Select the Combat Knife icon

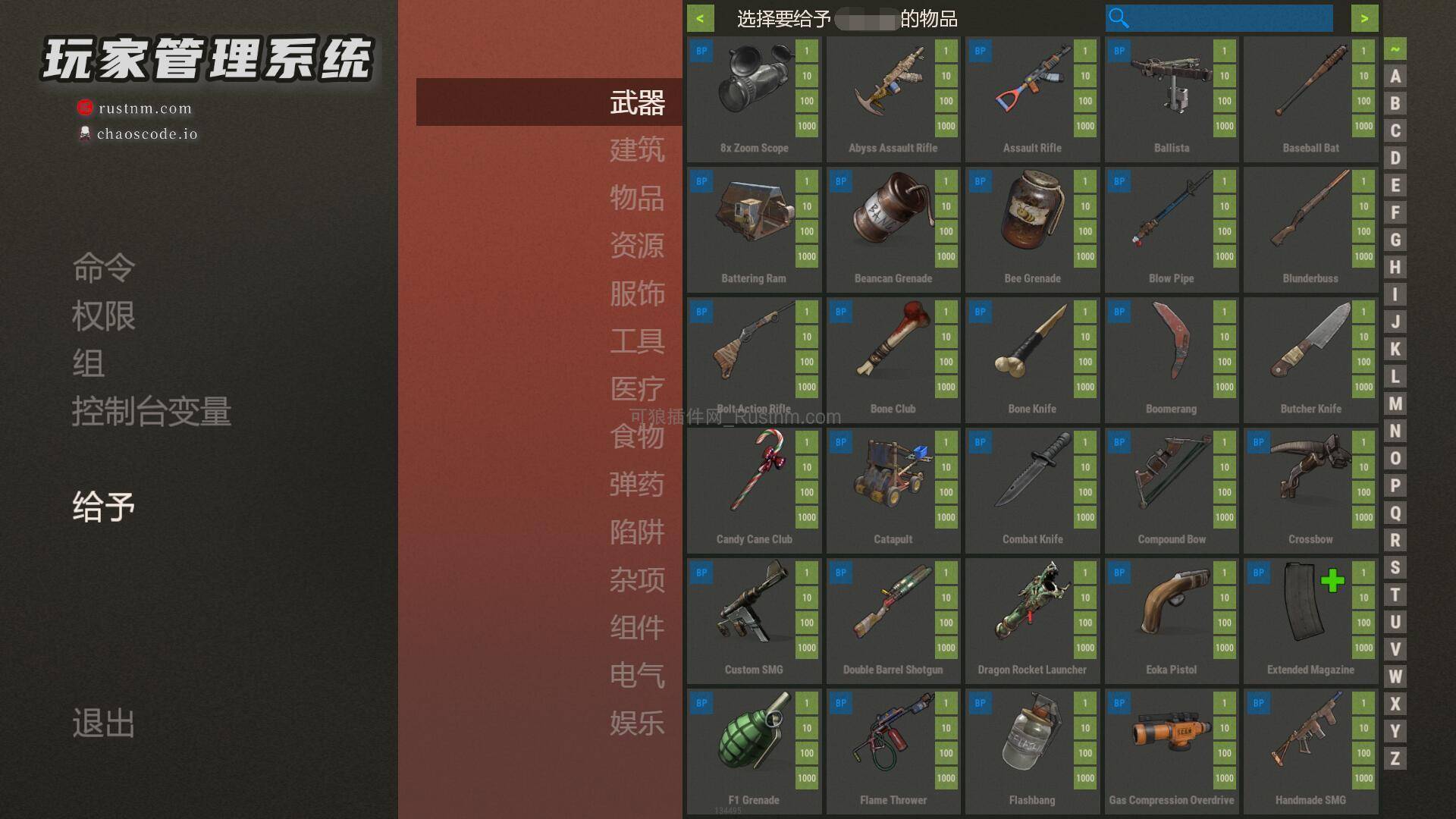point(1031,478)
